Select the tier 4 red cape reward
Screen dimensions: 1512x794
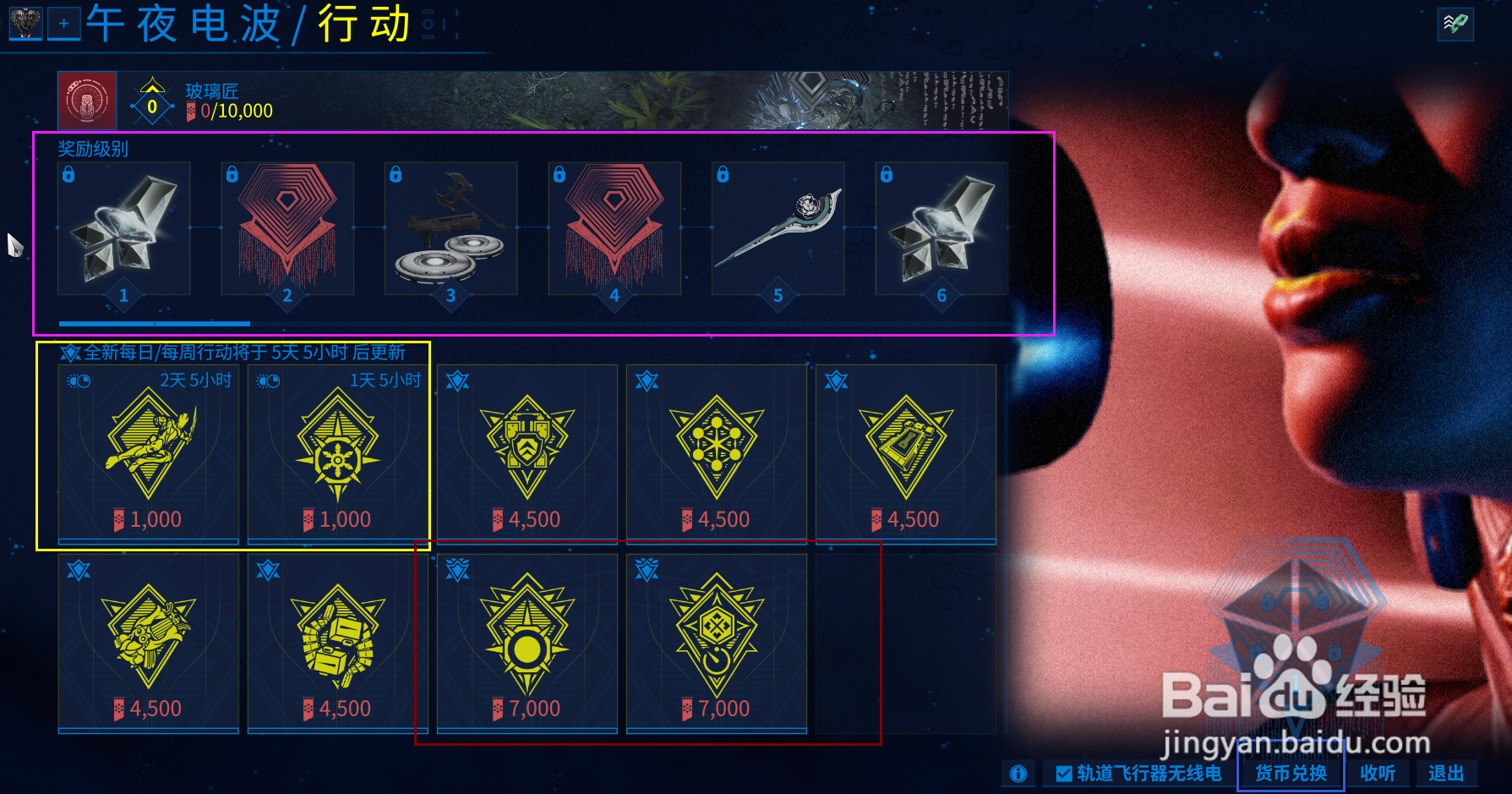(614, 228)
